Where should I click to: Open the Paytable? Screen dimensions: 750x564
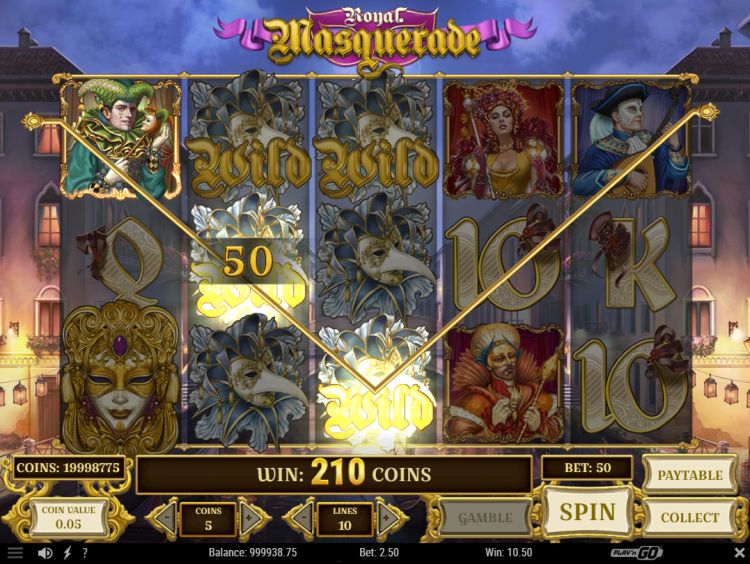[x=689, y=474]
